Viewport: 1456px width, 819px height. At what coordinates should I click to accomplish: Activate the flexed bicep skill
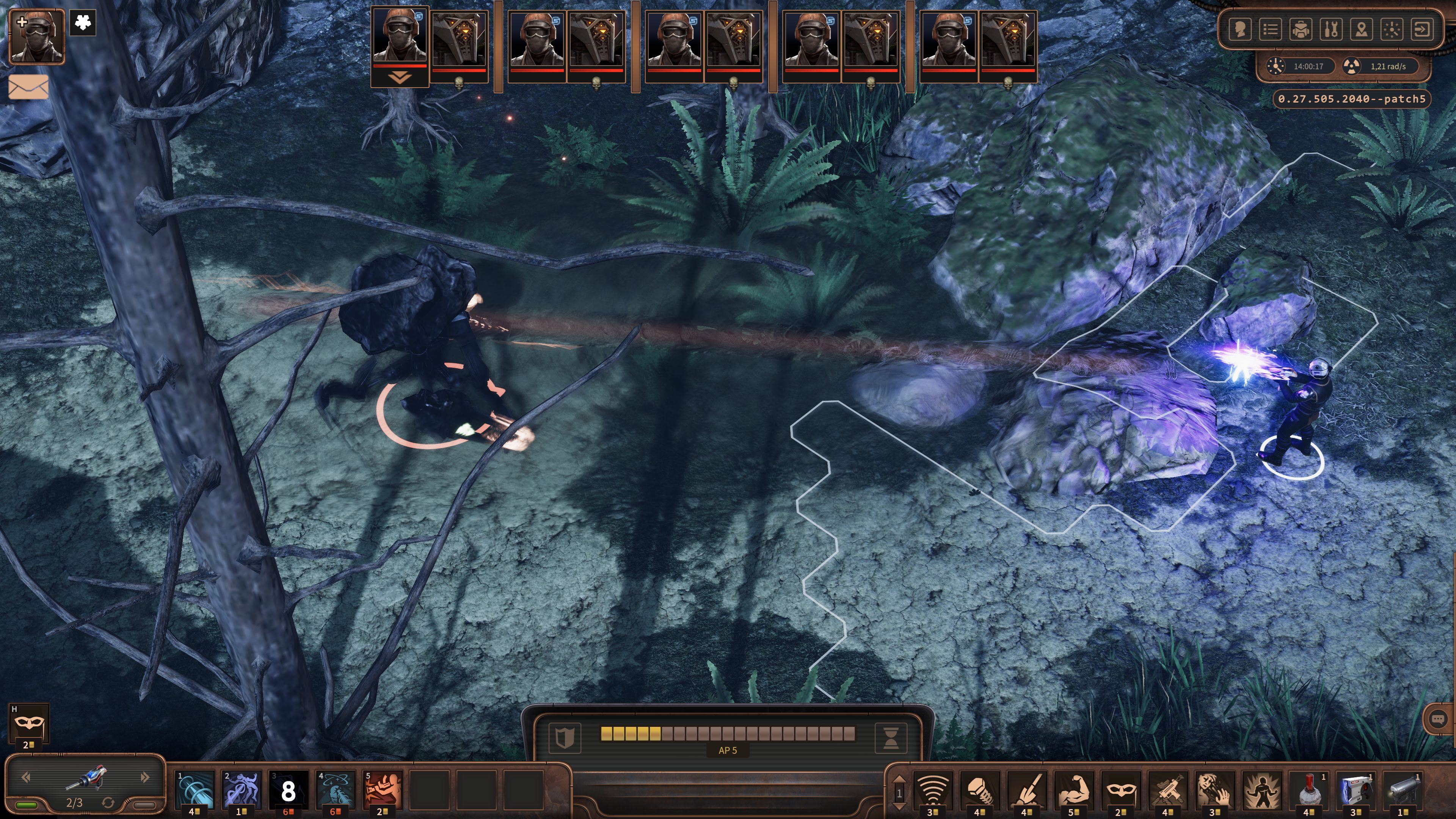1073,790
